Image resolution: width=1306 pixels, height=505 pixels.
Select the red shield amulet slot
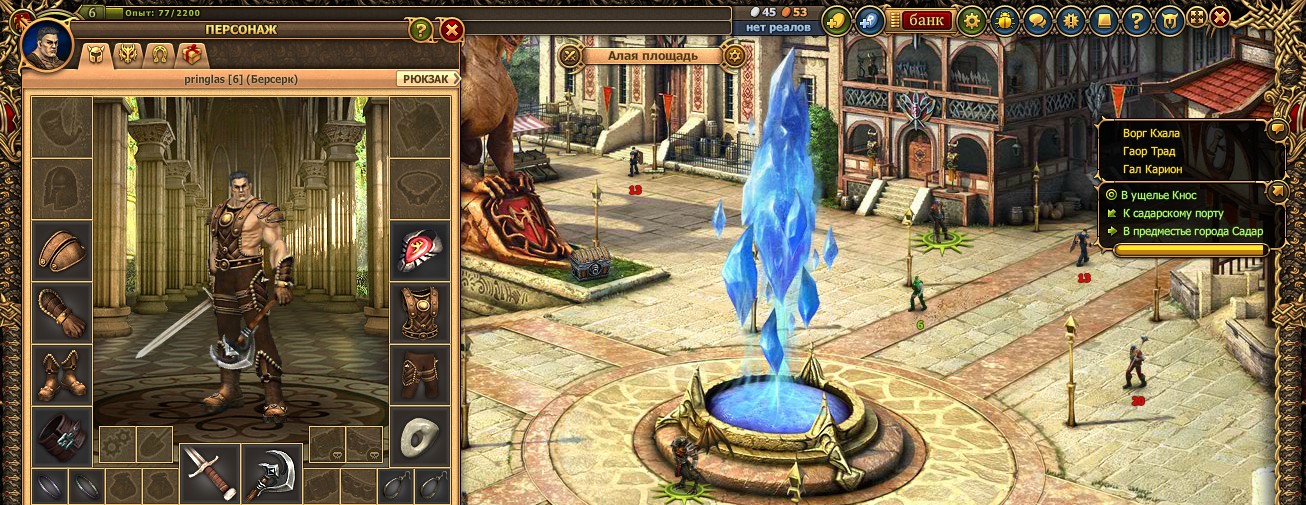[419, 250]
